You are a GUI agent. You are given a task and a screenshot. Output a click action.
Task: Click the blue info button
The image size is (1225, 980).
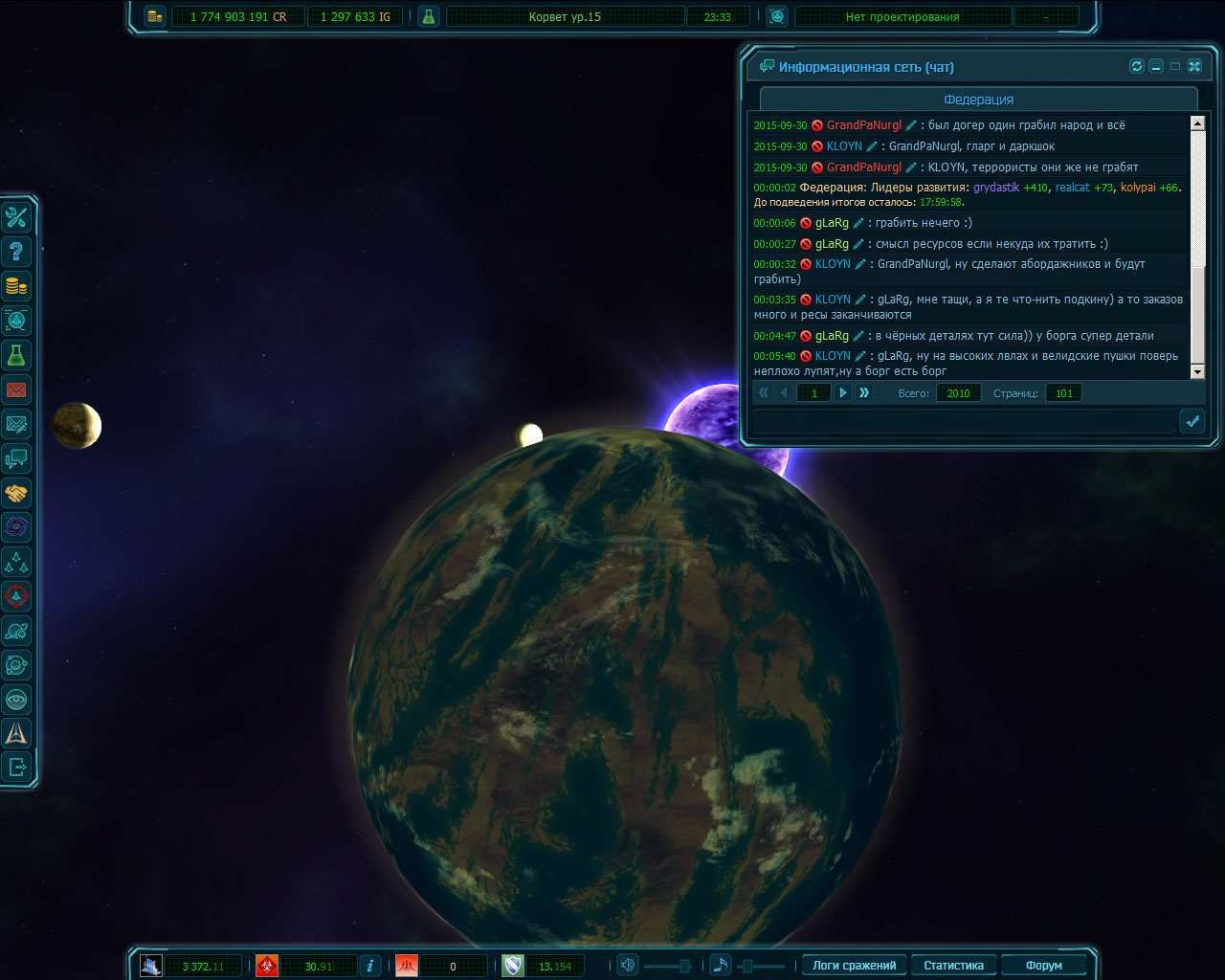click(x=370, y=966)
